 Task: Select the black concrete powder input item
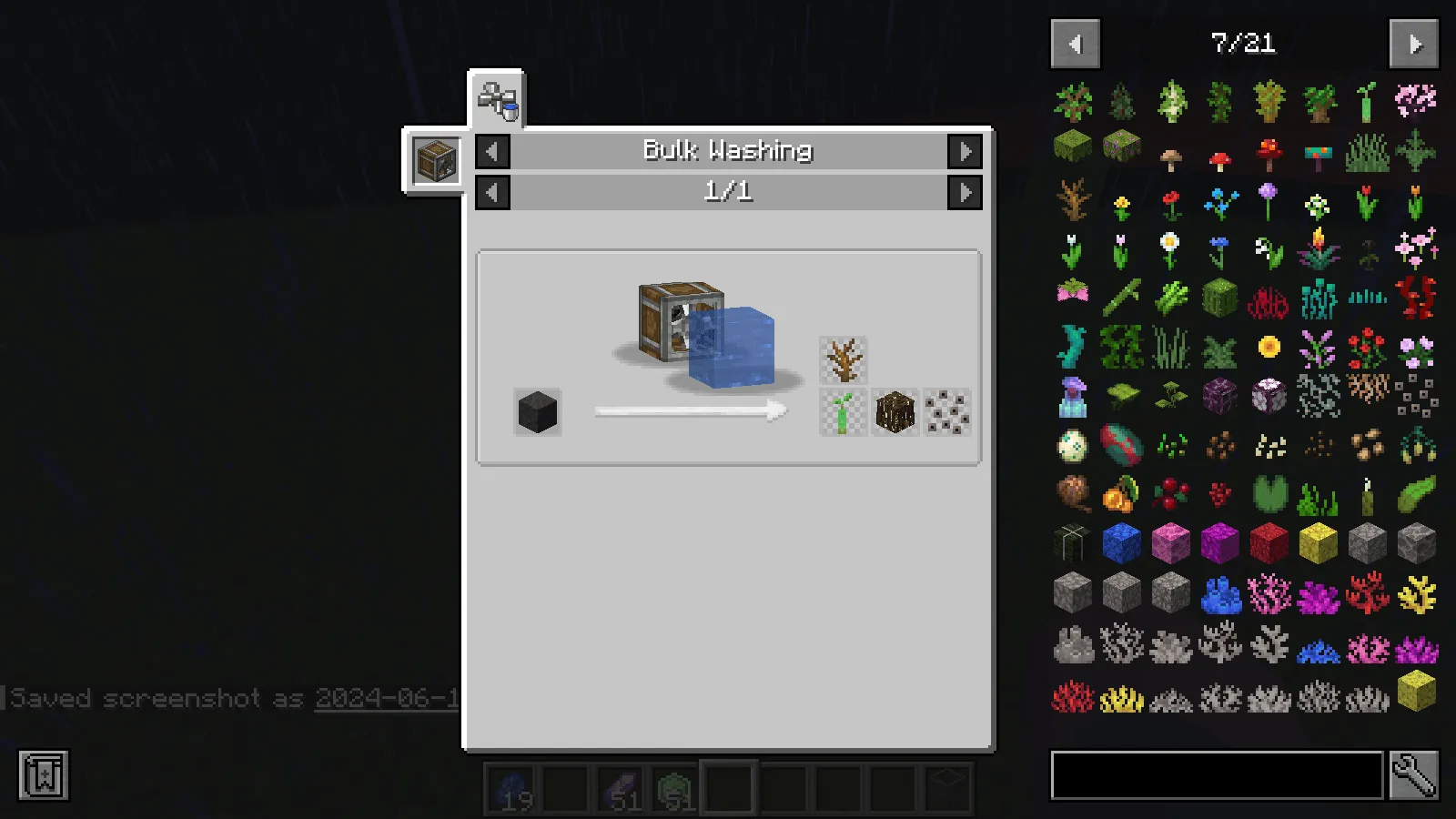coord(536,410)
